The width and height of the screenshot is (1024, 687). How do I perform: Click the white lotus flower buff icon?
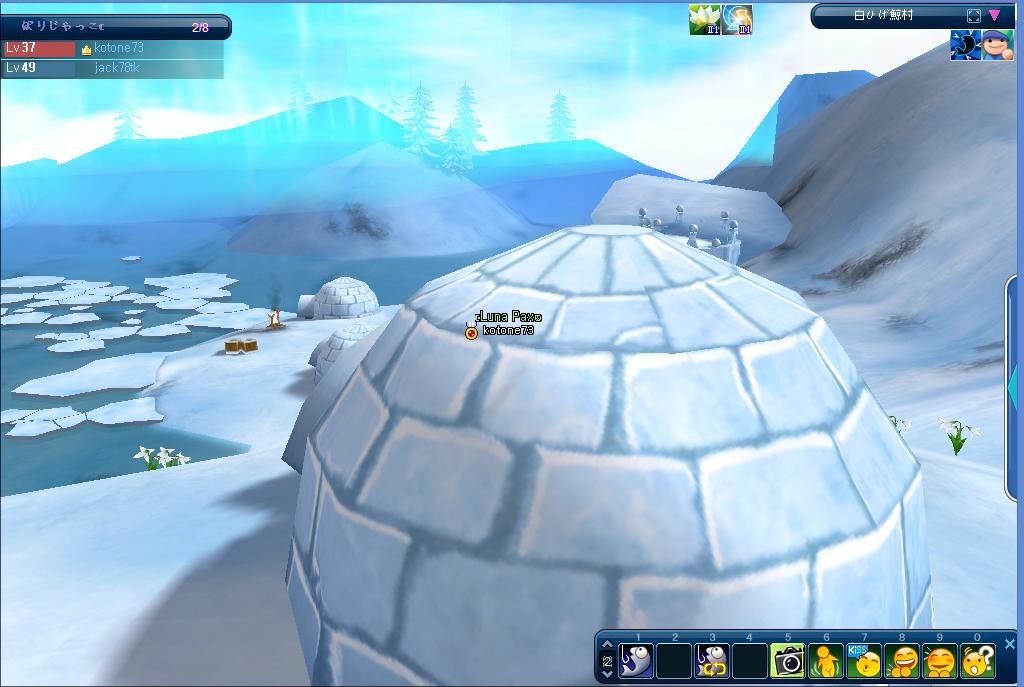tap(705, 19)
